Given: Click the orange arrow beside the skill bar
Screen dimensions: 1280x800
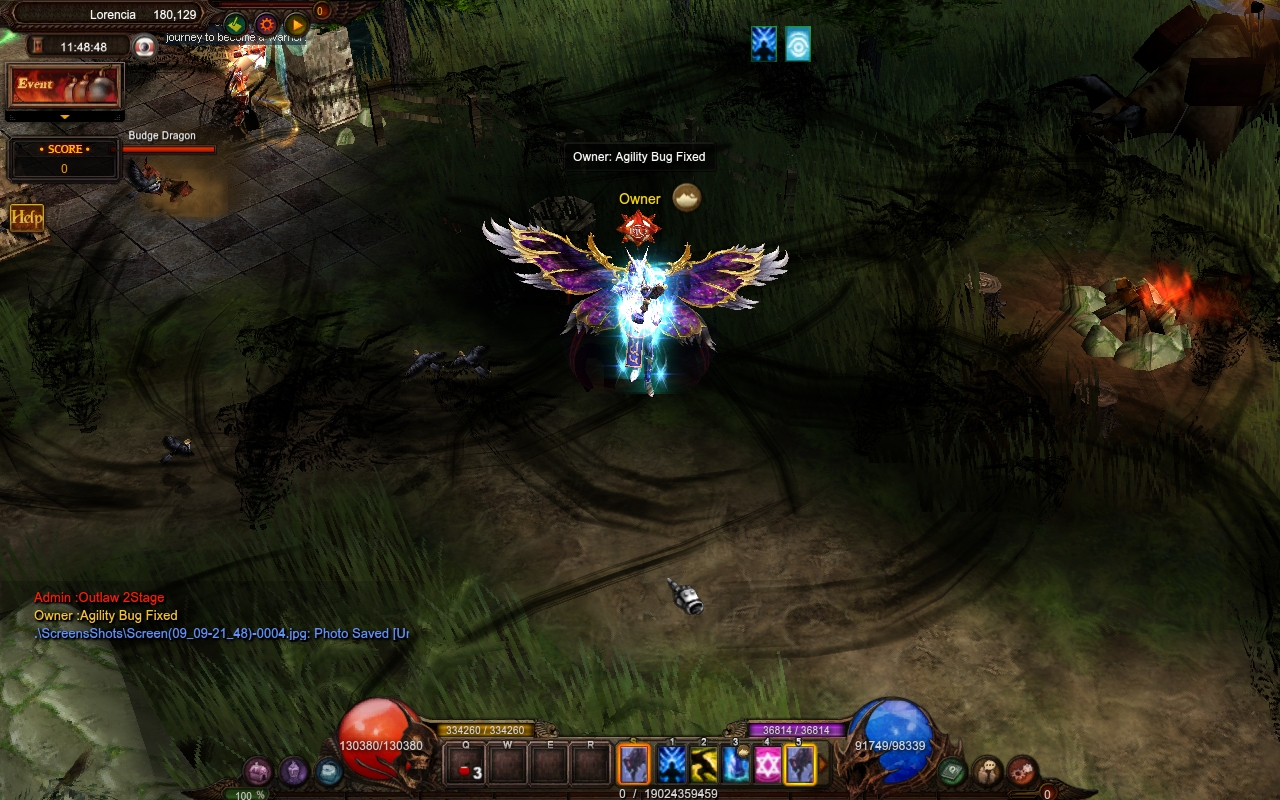Looking at the screenshot, I should point(824,765).
